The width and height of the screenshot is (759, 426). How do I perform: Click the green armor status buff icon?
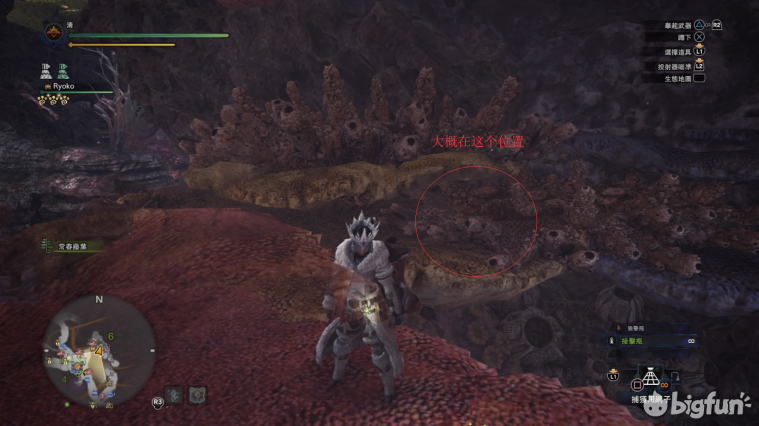click(62, 70)
